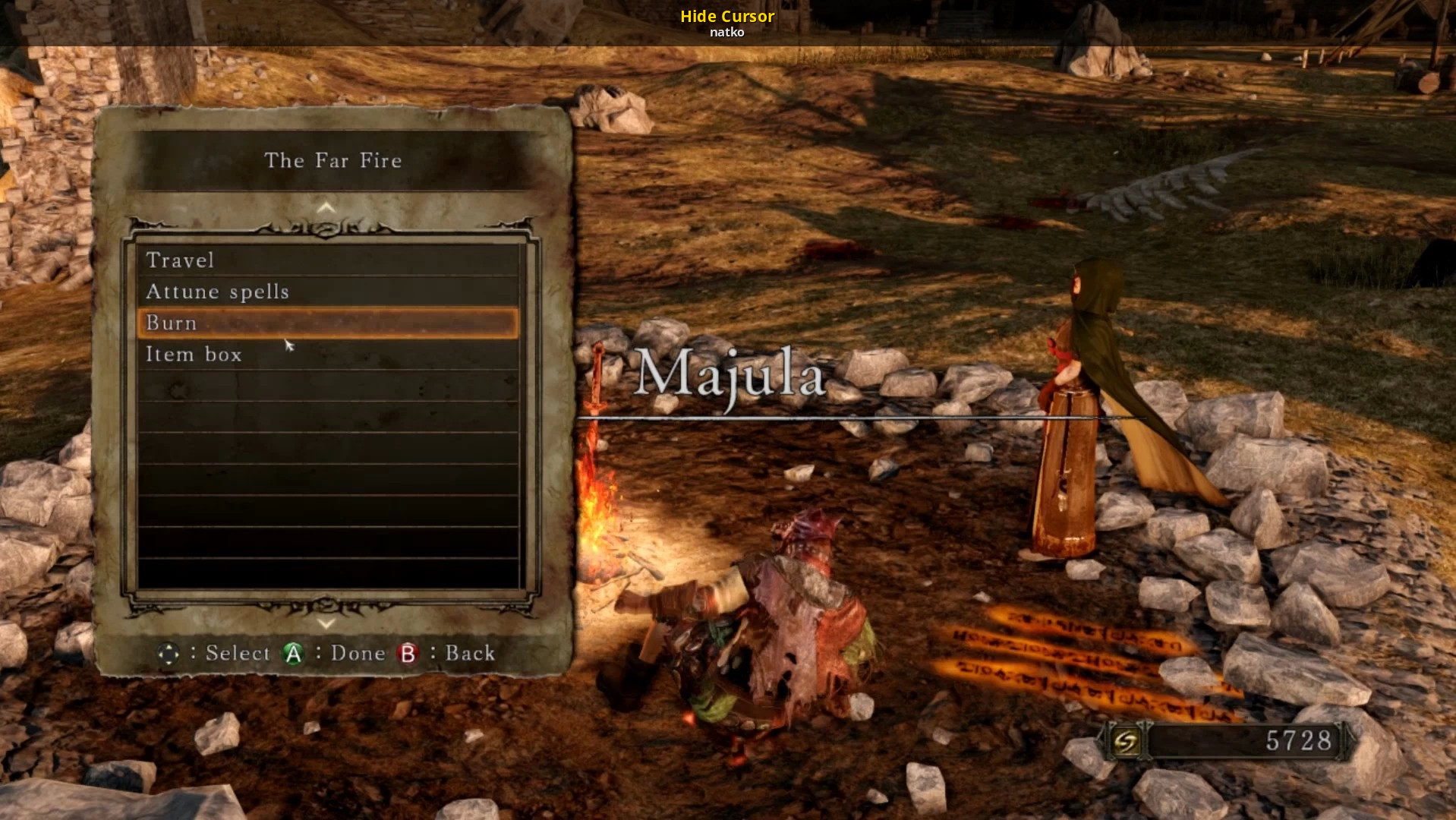Viewport: 1456px width, 820px height.
Task: Choose the highlighted Burn entry
Action: [326, 323]
